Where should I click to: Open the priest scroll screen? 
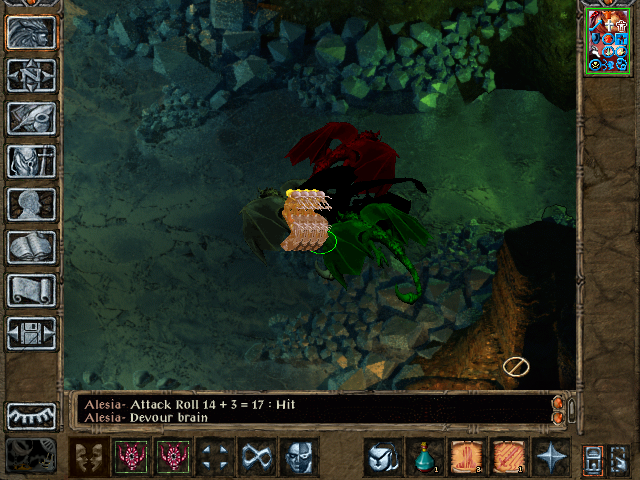coord(32,290)
